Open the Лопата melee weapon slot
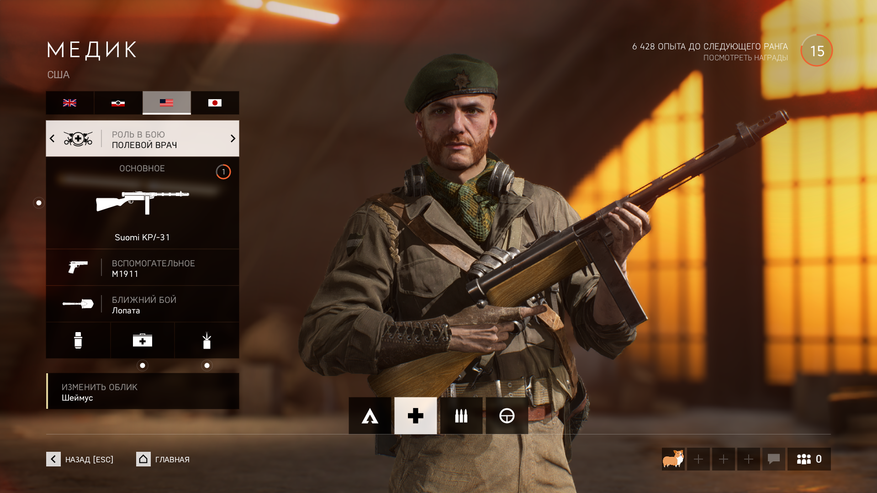Viewport: 877px width, 493px height. coord(142,304)
